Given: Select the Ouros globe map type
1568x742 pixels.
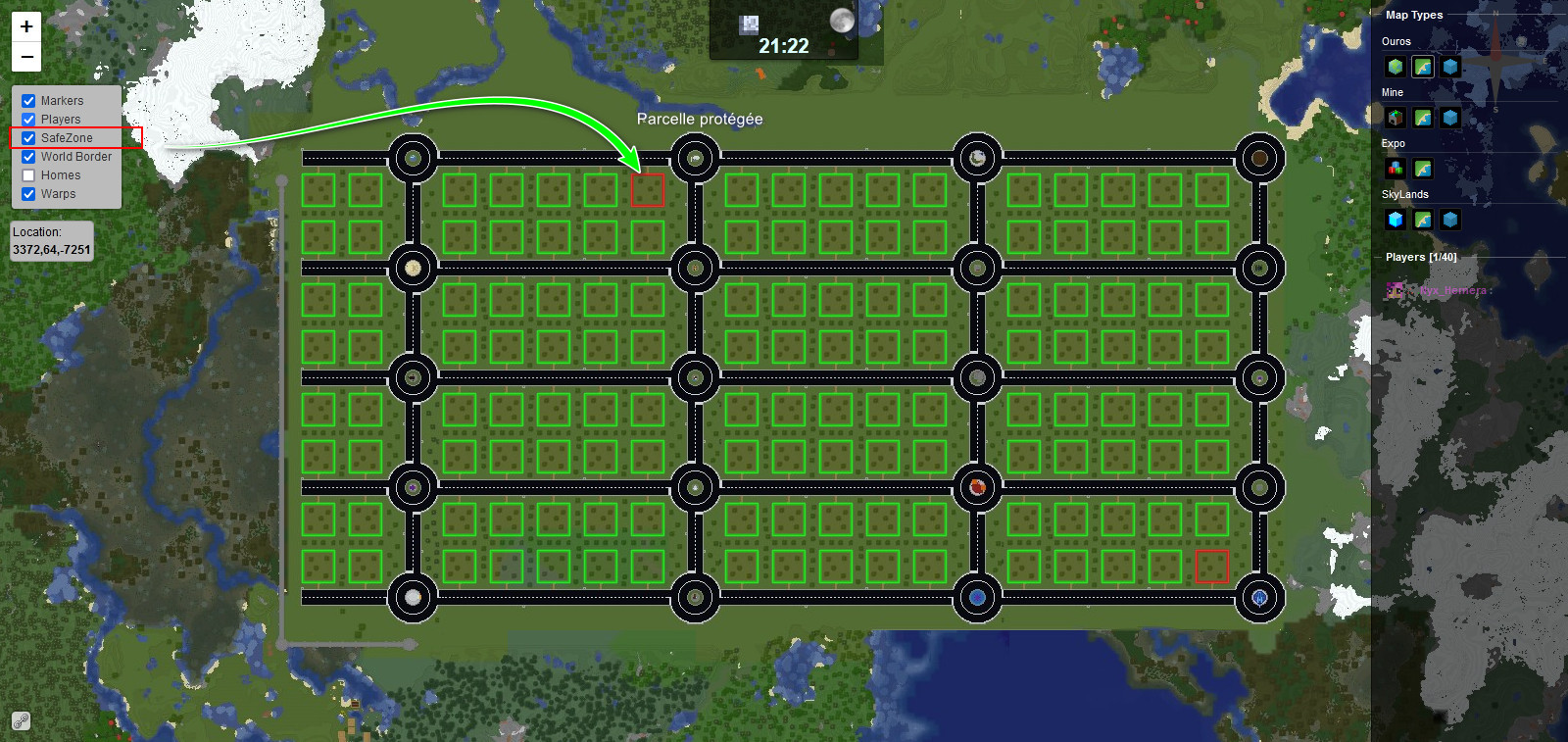Looking at the screenshot, I should [x=1396, y=67].
